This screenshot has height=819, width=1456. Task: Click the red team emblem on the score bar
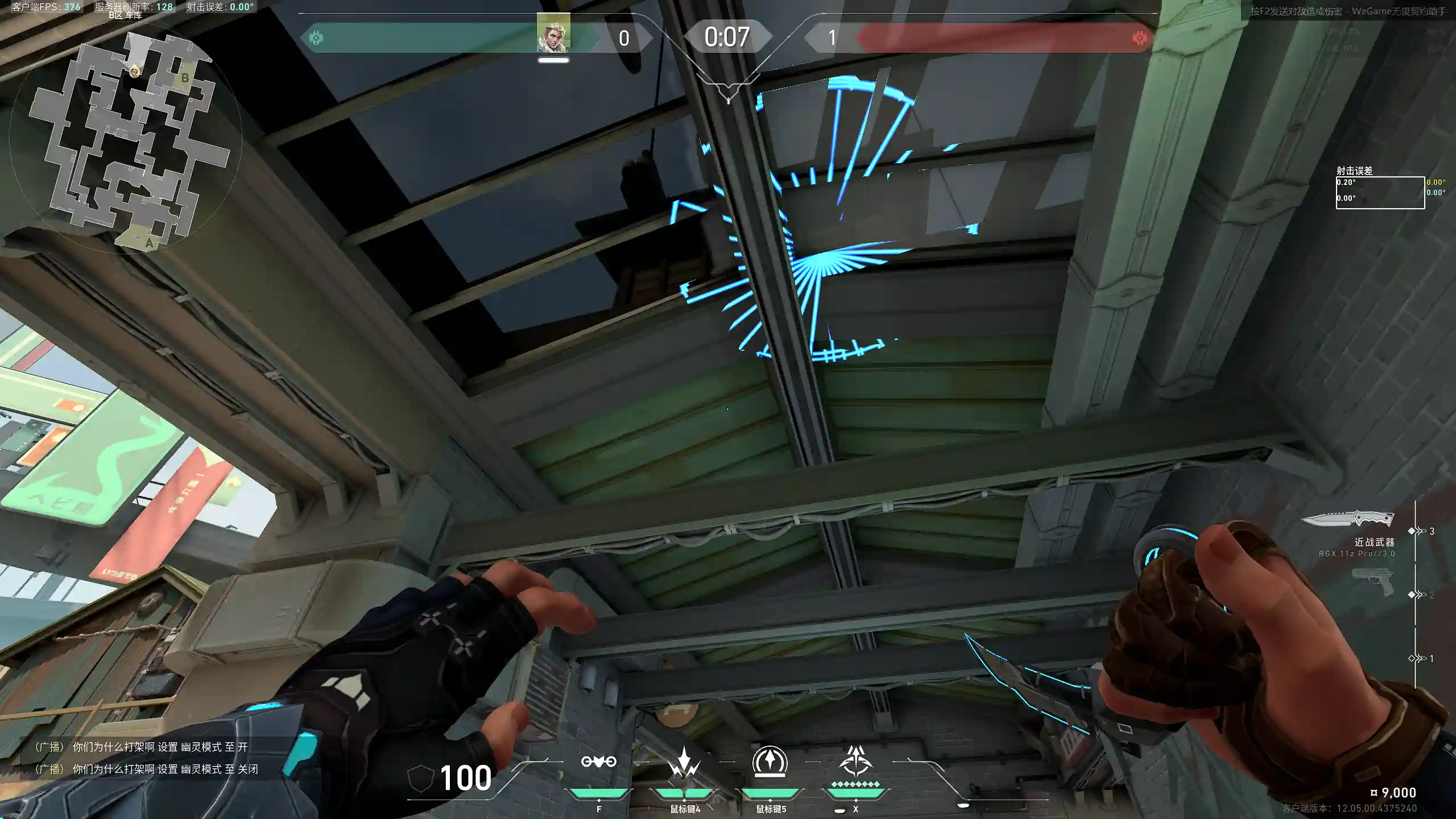(x=1139, y=38)
